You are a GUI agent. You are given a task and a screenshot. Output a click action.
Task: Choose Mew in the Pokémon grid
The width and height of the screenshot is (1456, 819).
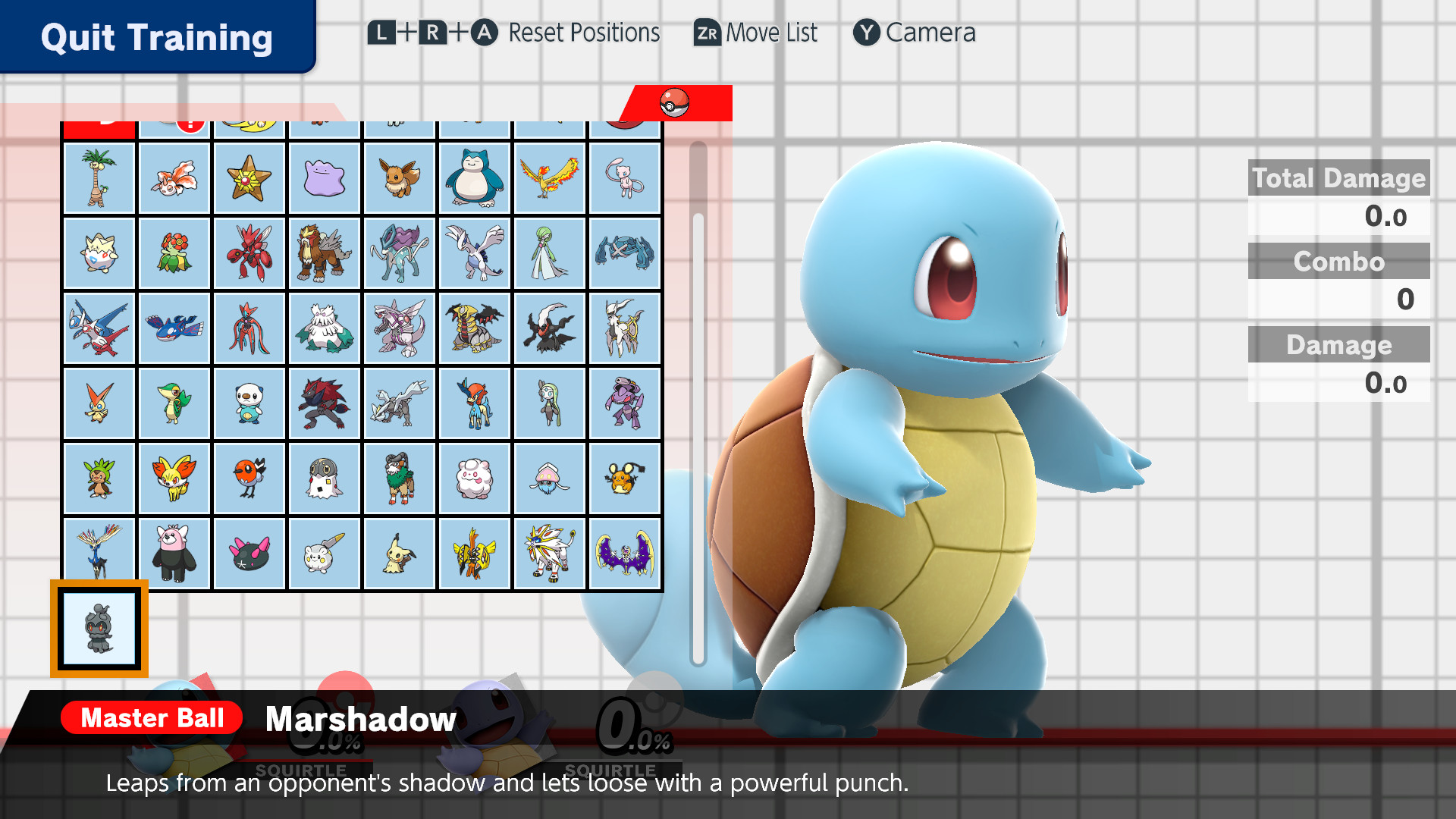(x=624, y=178)
